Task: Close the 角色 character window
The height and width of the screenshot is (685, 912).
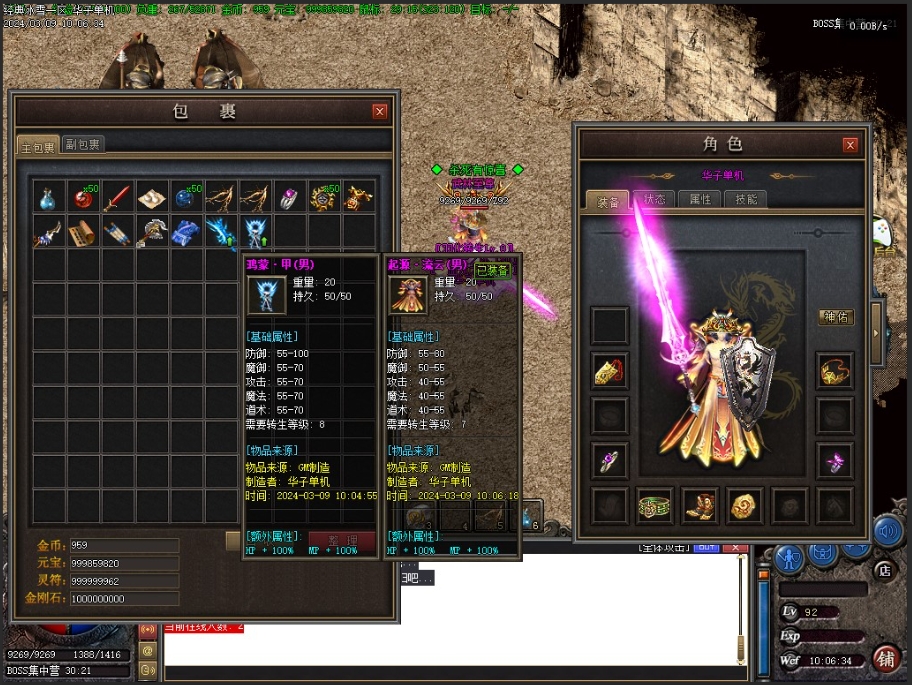Action: [x=850, y=145]
